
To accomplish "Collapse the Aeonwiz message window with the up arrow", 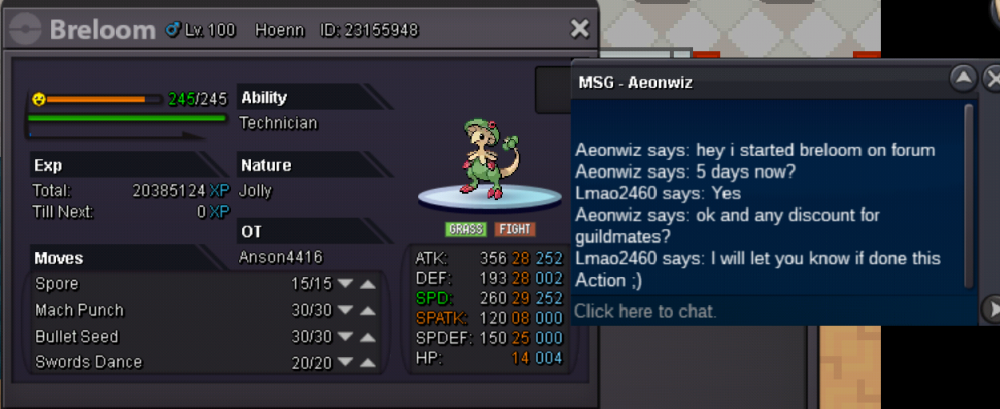I will (x=962, y=79).
